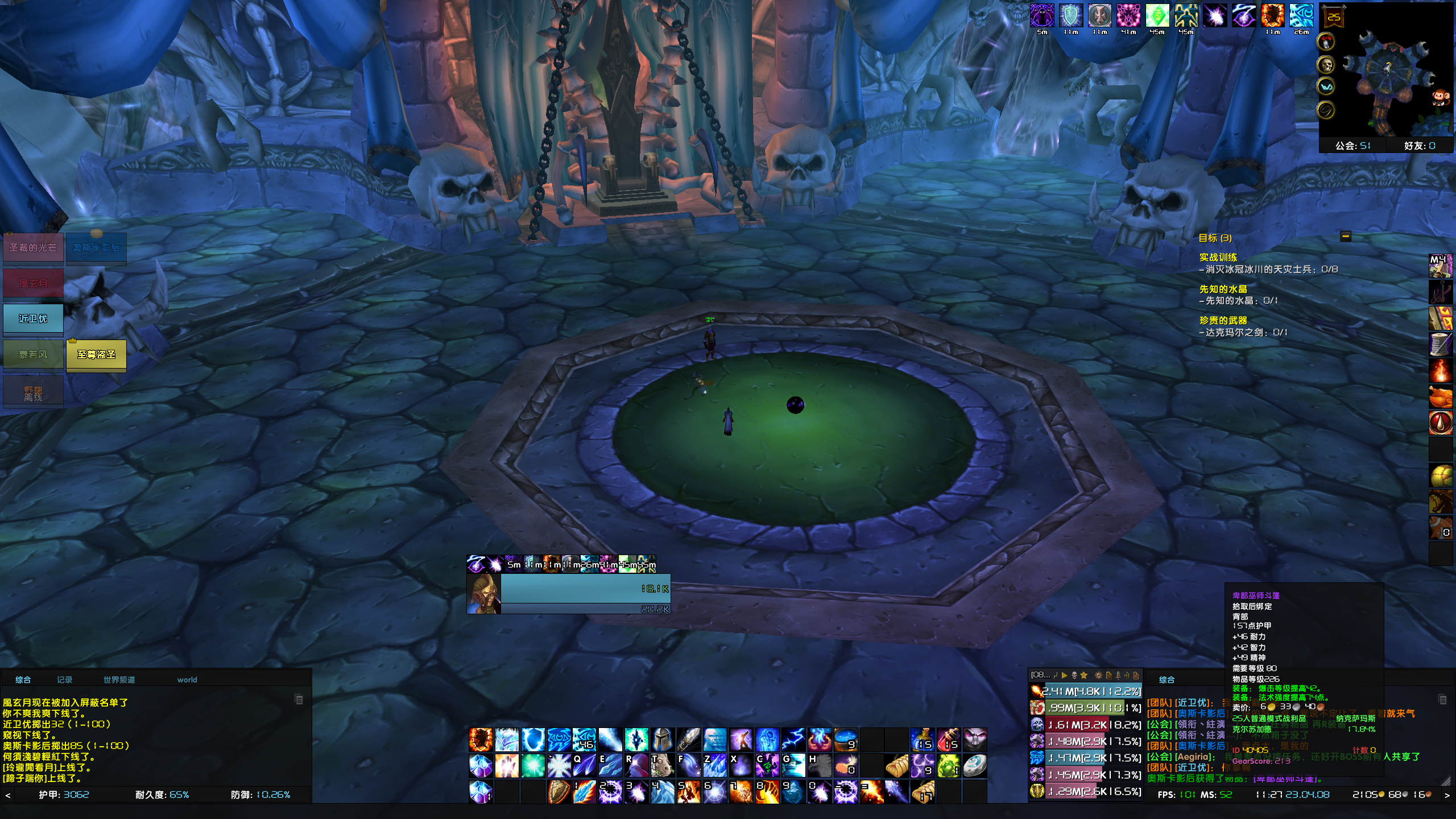Select the 实战训练 quest in tracker
The height and width of the screenshot is (819, 1456).
click(x=1218, y=258)
